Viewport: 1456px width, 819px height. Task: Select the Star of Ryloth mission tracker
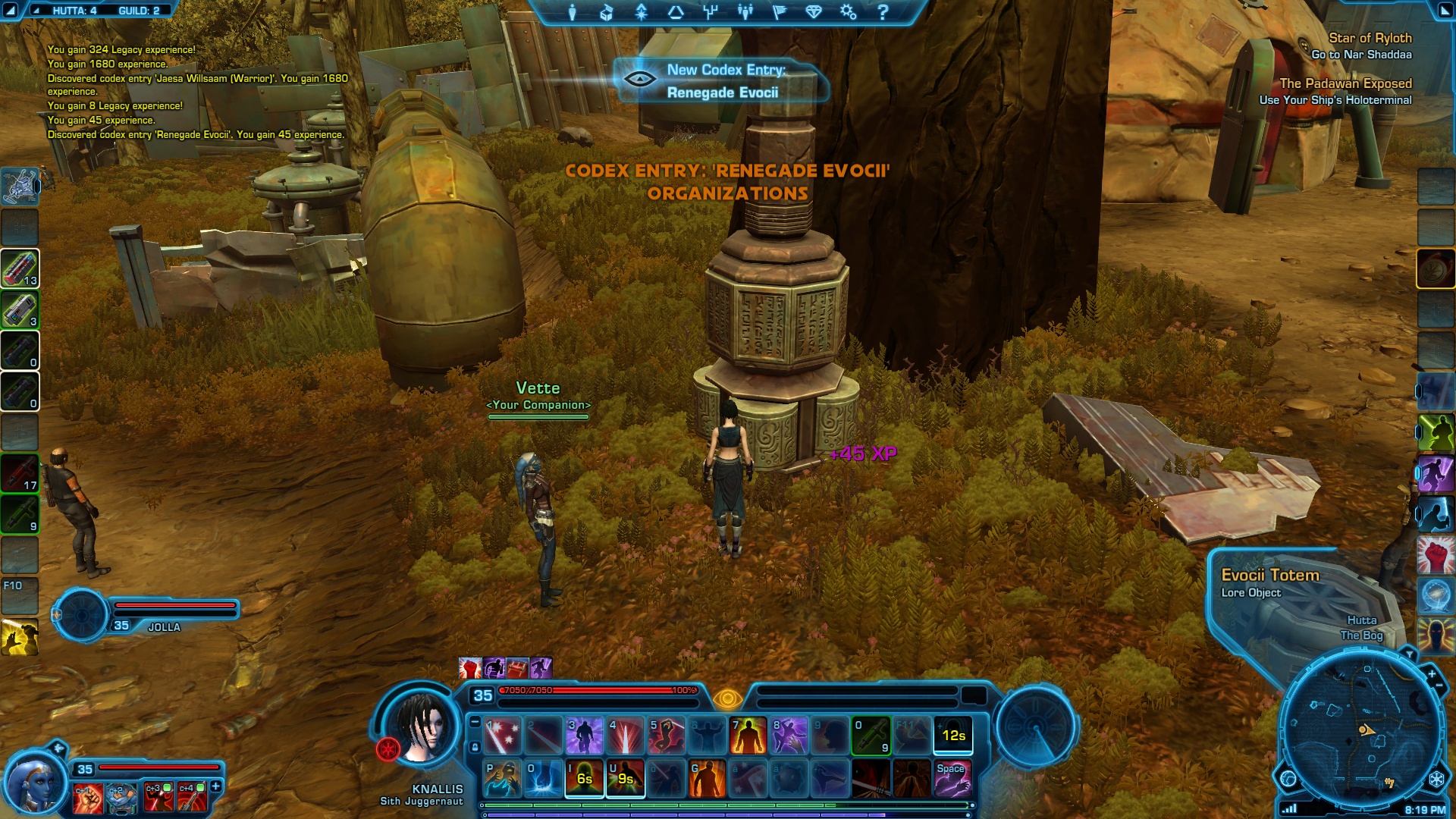point(1370,38)
